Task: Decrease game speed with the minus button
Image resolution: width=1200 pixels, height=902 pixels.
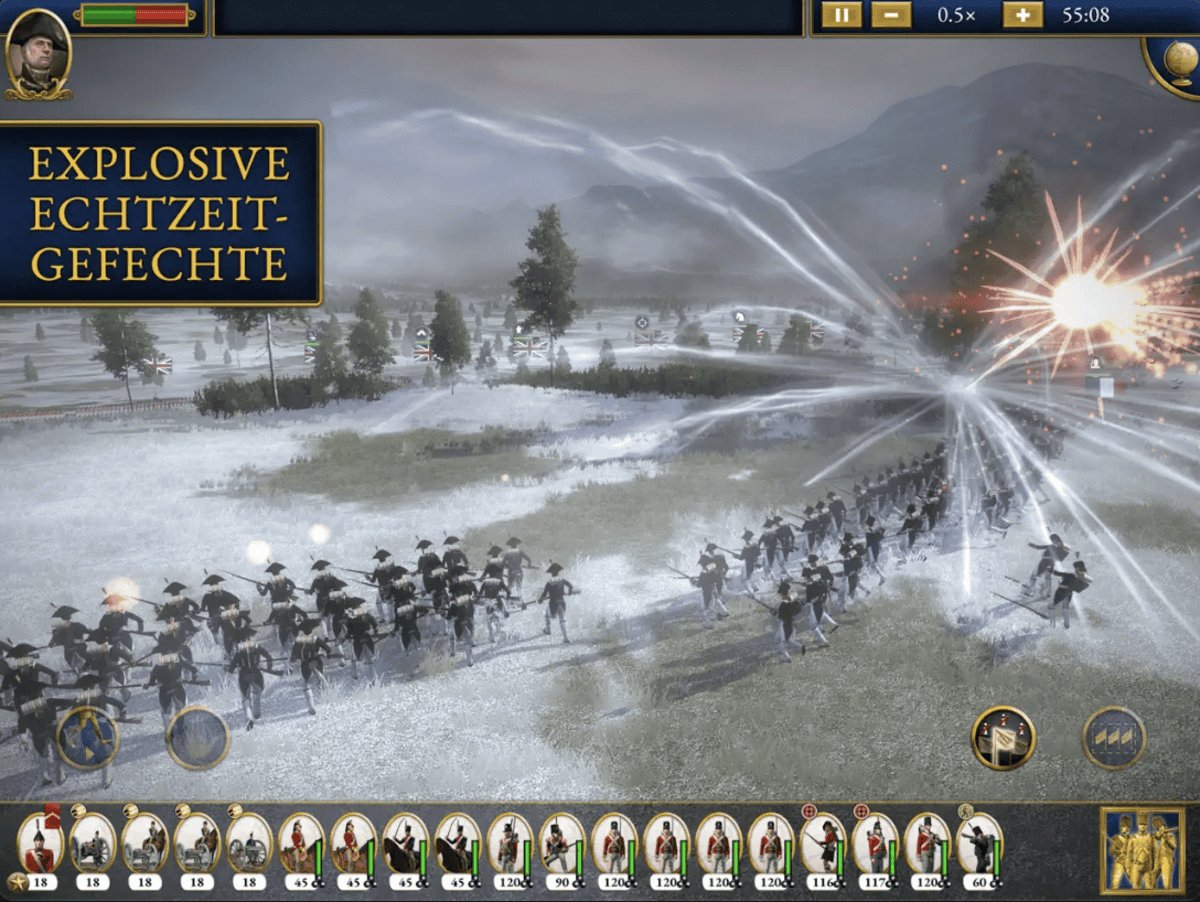Action: [x=890, y=15]
